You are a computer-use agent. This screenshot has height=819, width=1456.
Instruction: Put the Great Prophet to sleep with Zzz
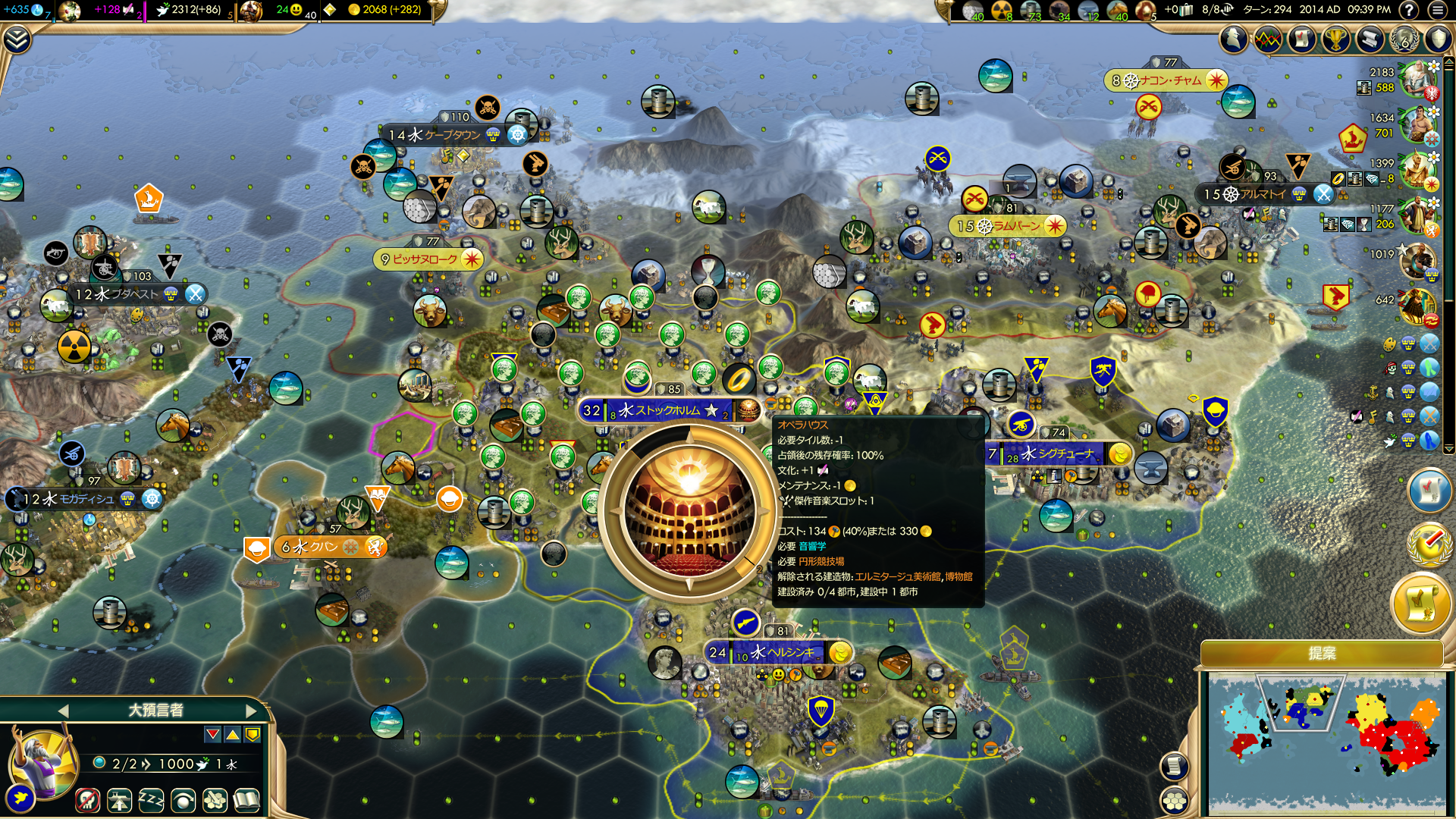tap(151, 801)
